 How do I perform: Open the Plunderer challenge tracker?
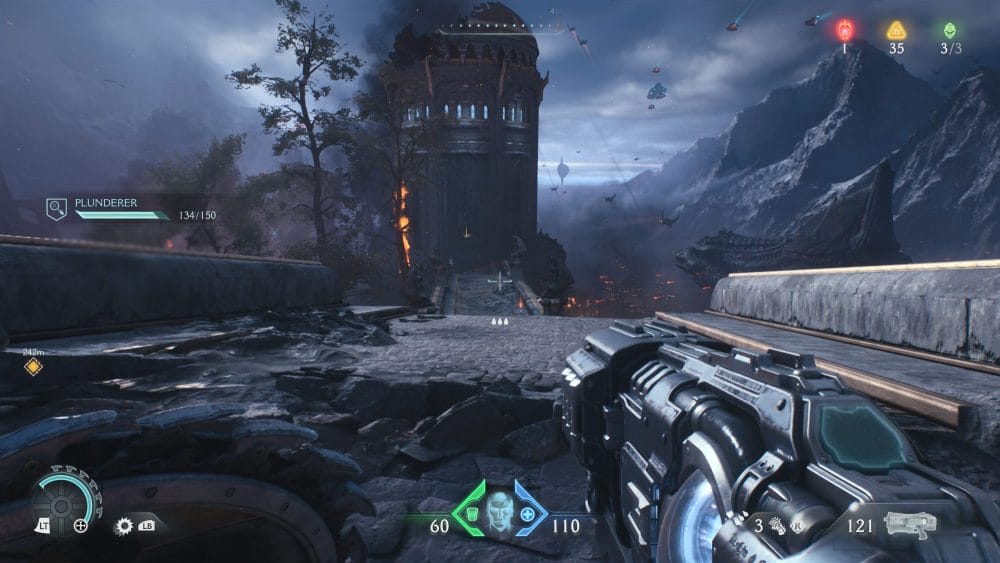tap(57, 209)
